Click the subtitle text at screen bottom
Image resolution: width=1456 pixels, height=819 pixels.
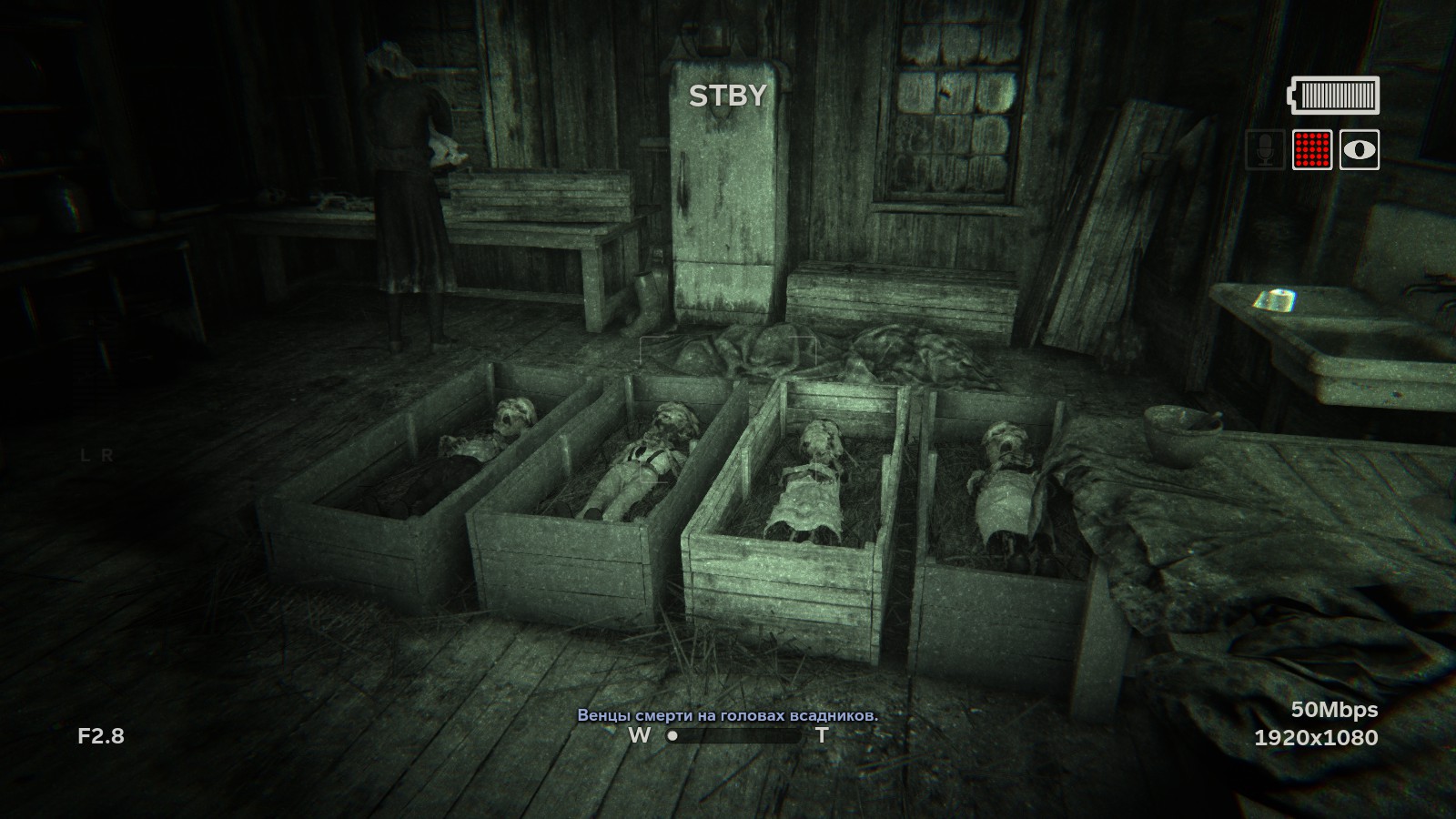(x=728, y=715)
